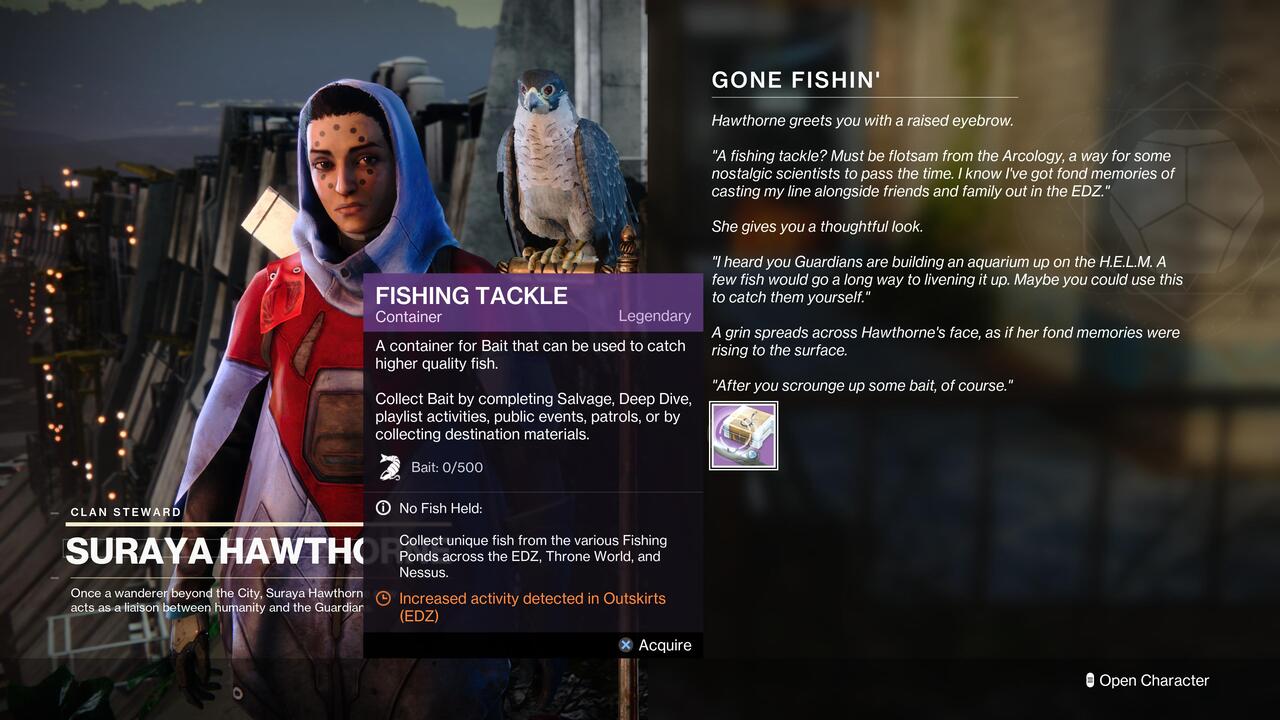Image resolution: width=1280 pixels, height=720 pixels.
Task: Select the Fishing Tackle reward chest icon
Action: coord(744,434)
